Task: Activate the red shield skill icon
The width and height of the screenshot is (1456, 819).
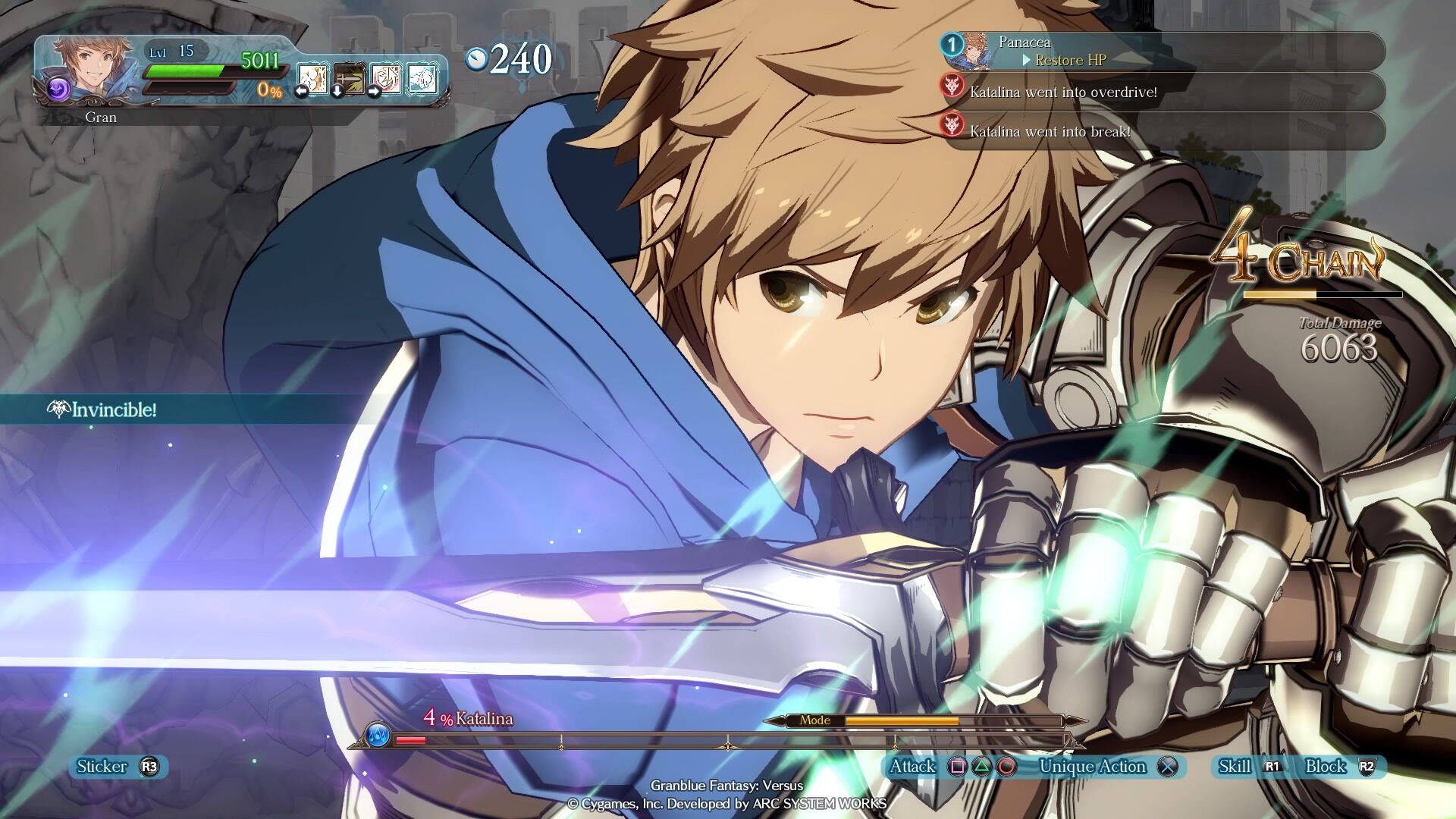Action: pyautogui.click(x=386, y=78)
